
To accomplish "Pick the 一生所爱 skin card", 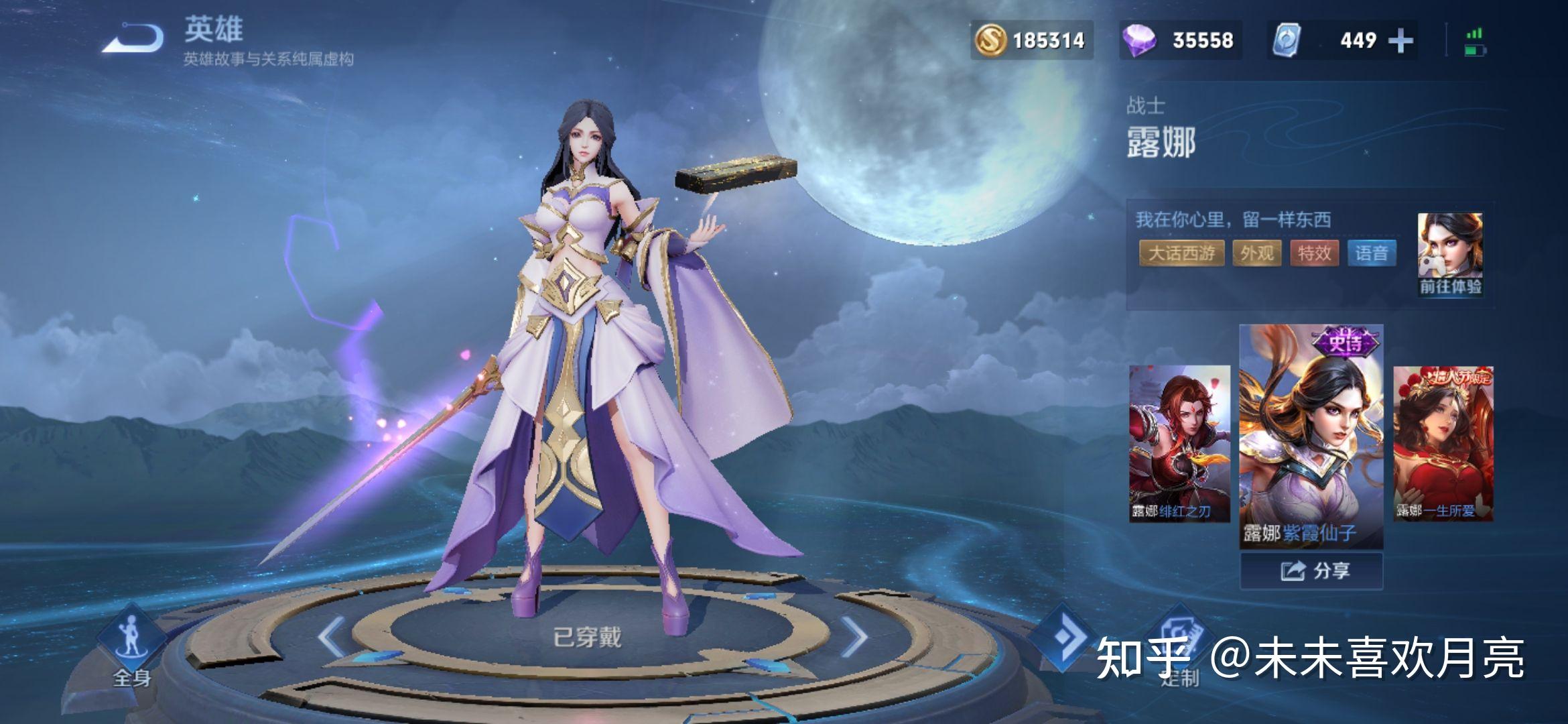I will click(1443, 443).
